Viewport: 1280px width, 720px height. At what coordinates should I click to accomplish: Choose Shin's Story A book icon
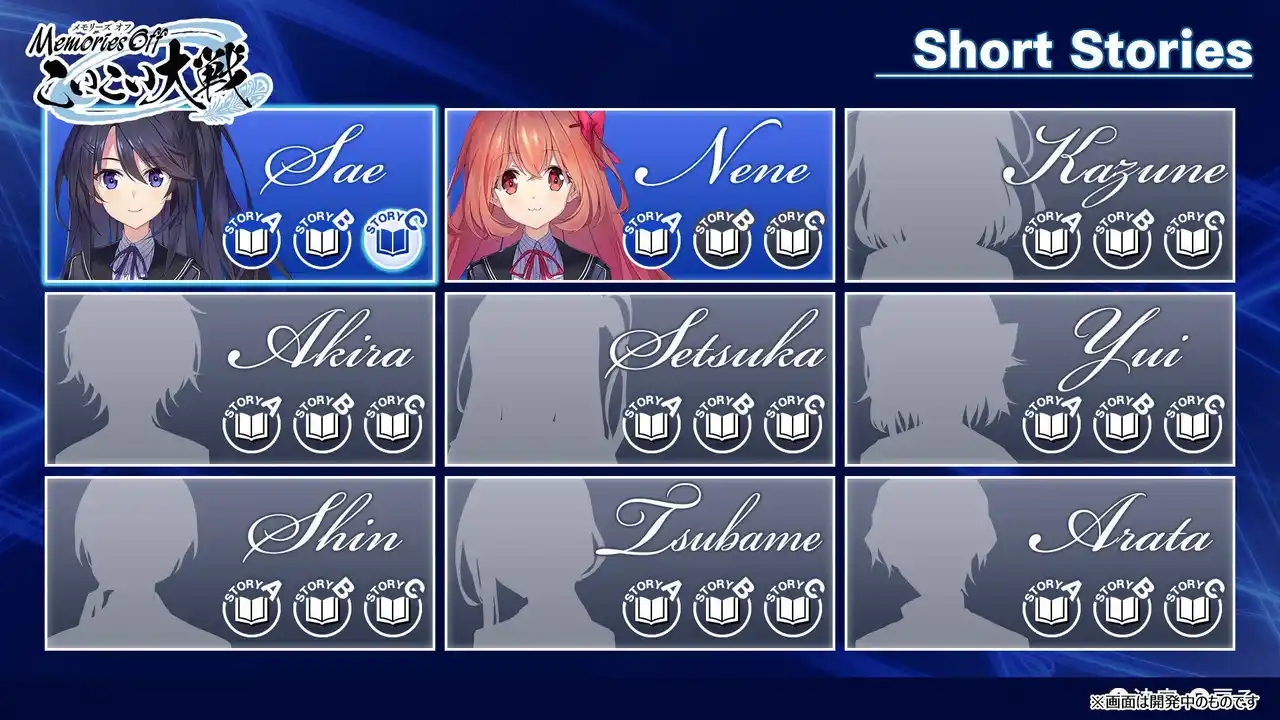pyautogui.click(x=251, y=610)
